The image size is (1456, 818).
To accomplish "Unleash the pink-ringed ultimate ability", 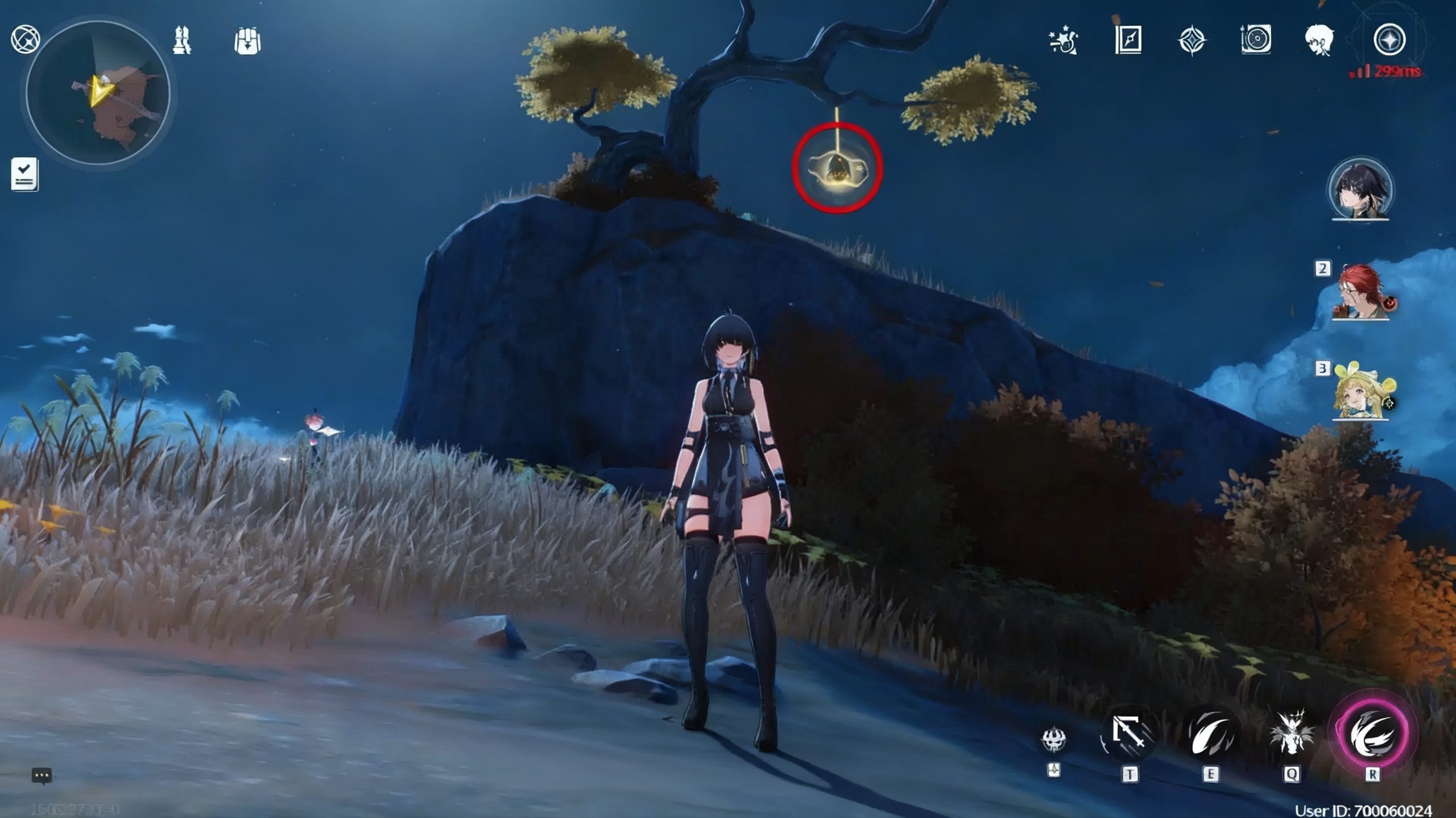I will [x=1372, y=734].
